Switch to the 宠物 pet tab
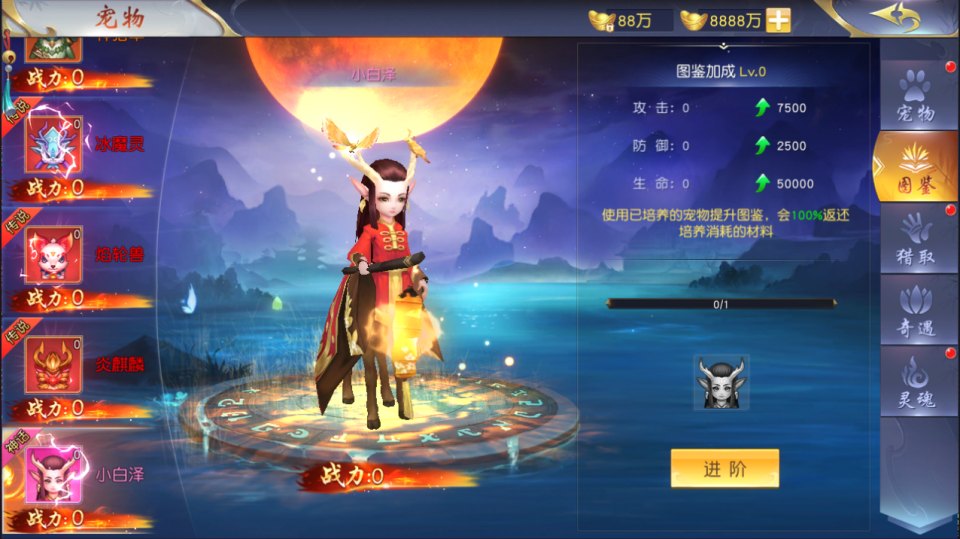 [x=915, y=97]
